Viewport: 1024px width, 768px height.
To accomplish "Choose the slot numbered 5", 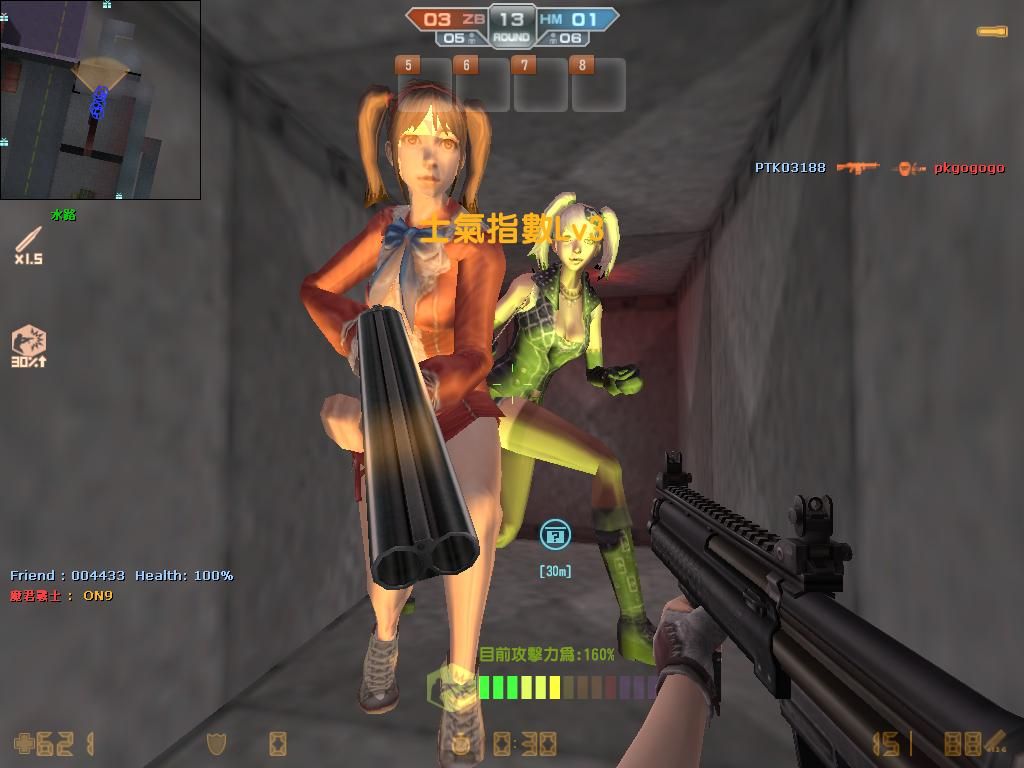I will coord(425,84).
